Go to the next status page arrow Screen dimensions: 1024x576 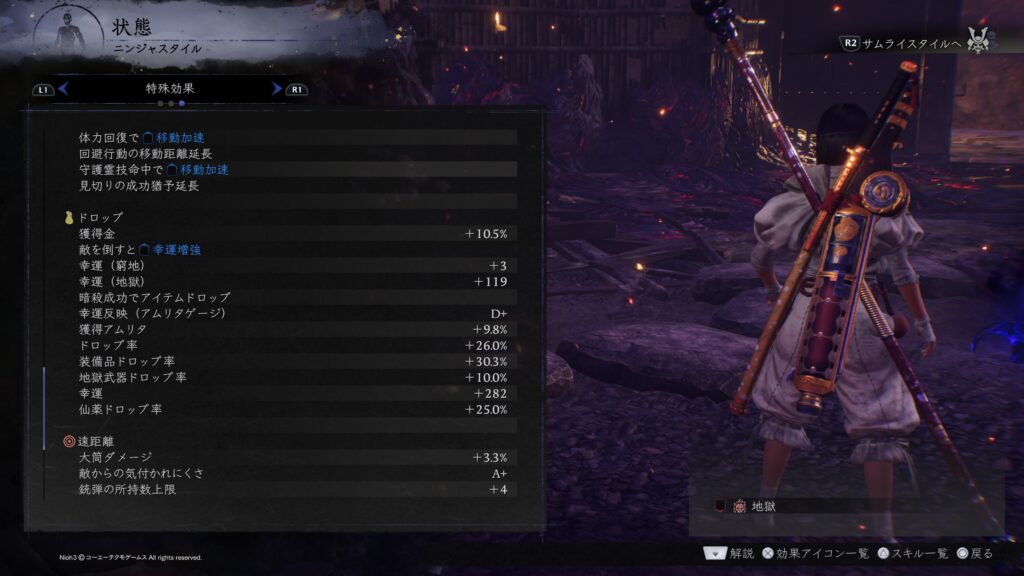[277, 89]
